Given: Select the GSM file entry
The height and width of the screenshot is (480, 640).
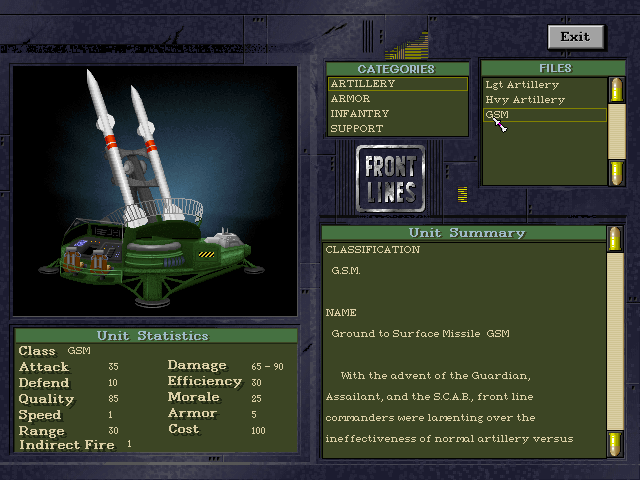Looking at the screenshot, I should tap(543, 115).
